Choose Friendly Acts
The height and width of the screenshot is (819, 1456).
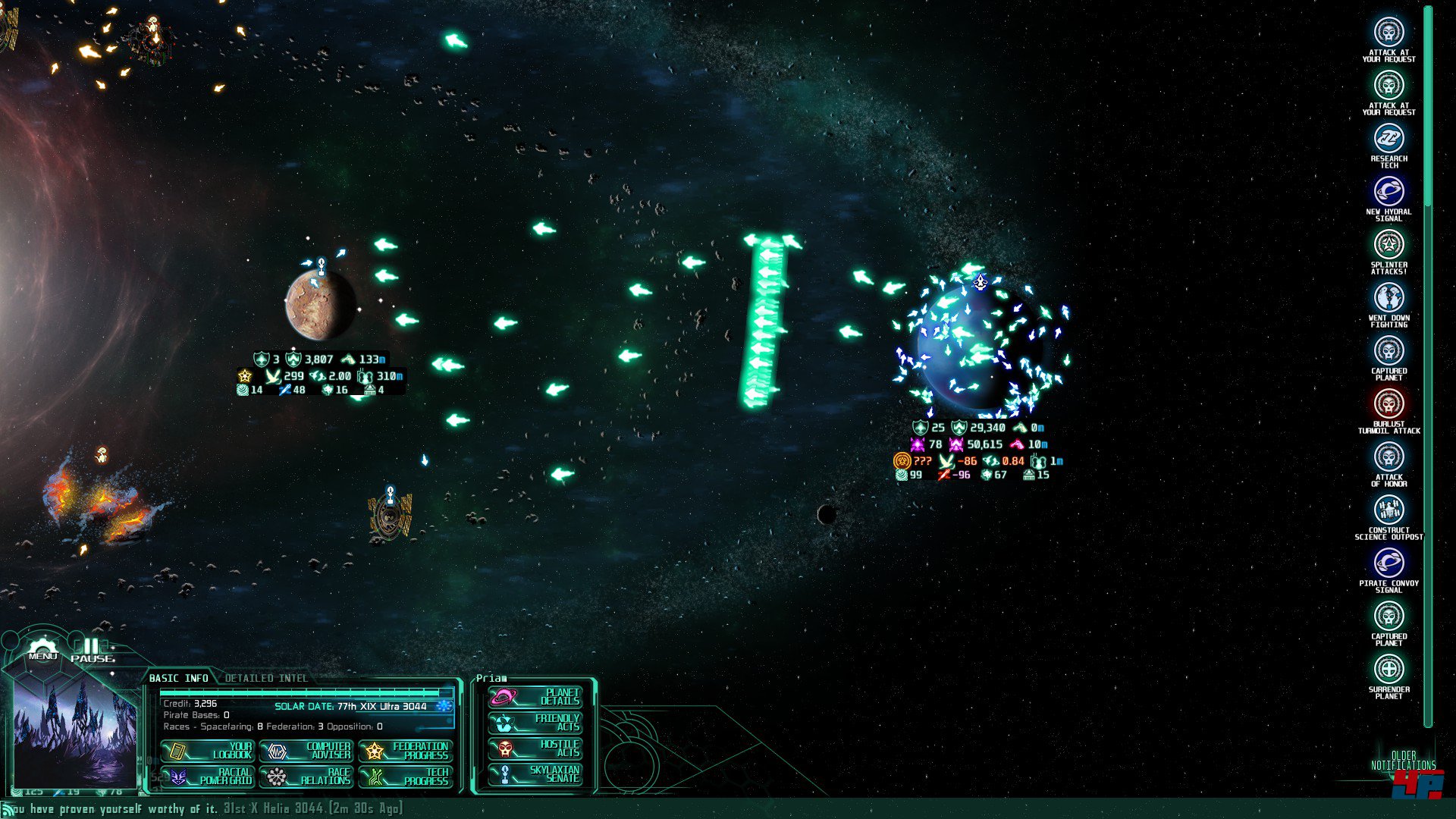click(535, 723)
